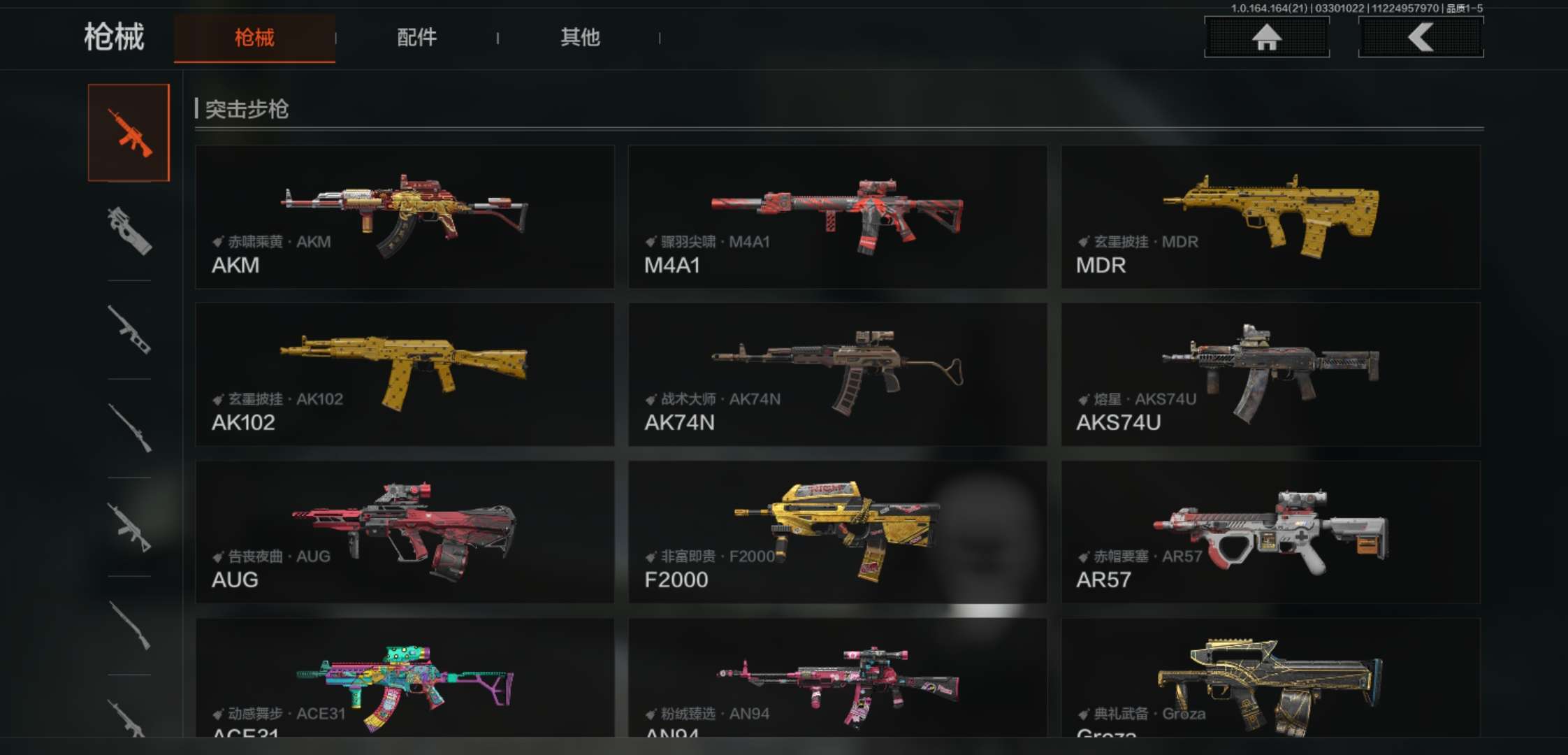Click the AK74N weapon tile
This screenshot has width=1568, height=755.
pyautogui.click(x=837, y=374)
